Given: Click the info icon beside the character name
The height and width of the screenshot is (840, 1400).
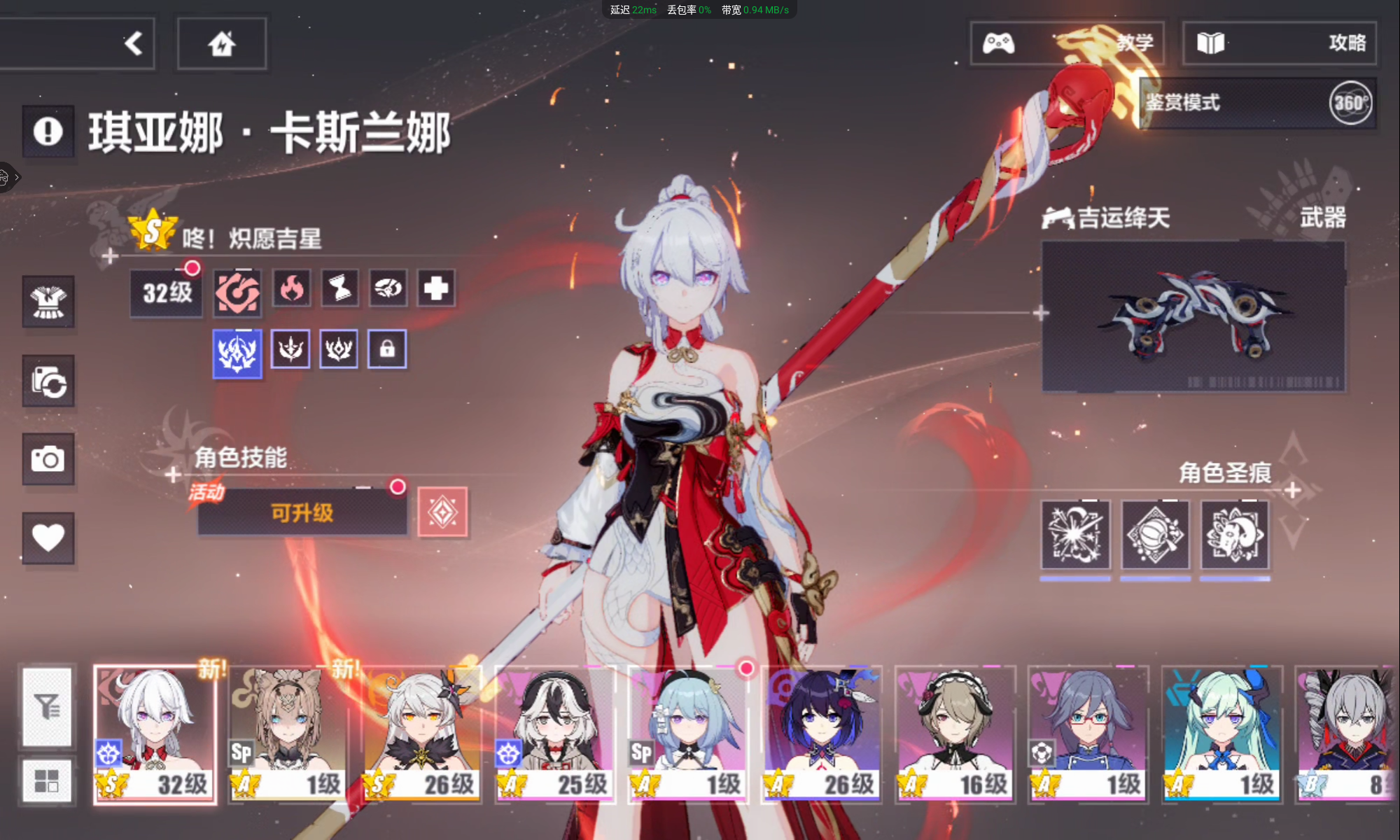Looking at the screenshot, I should pos(49,132).
